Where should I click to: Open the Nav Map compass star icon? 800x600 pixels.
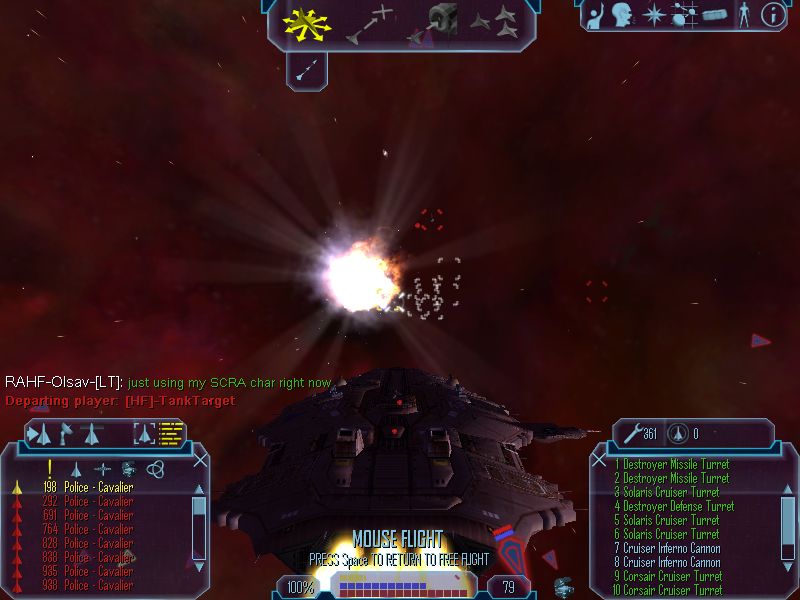coord(654,15)
